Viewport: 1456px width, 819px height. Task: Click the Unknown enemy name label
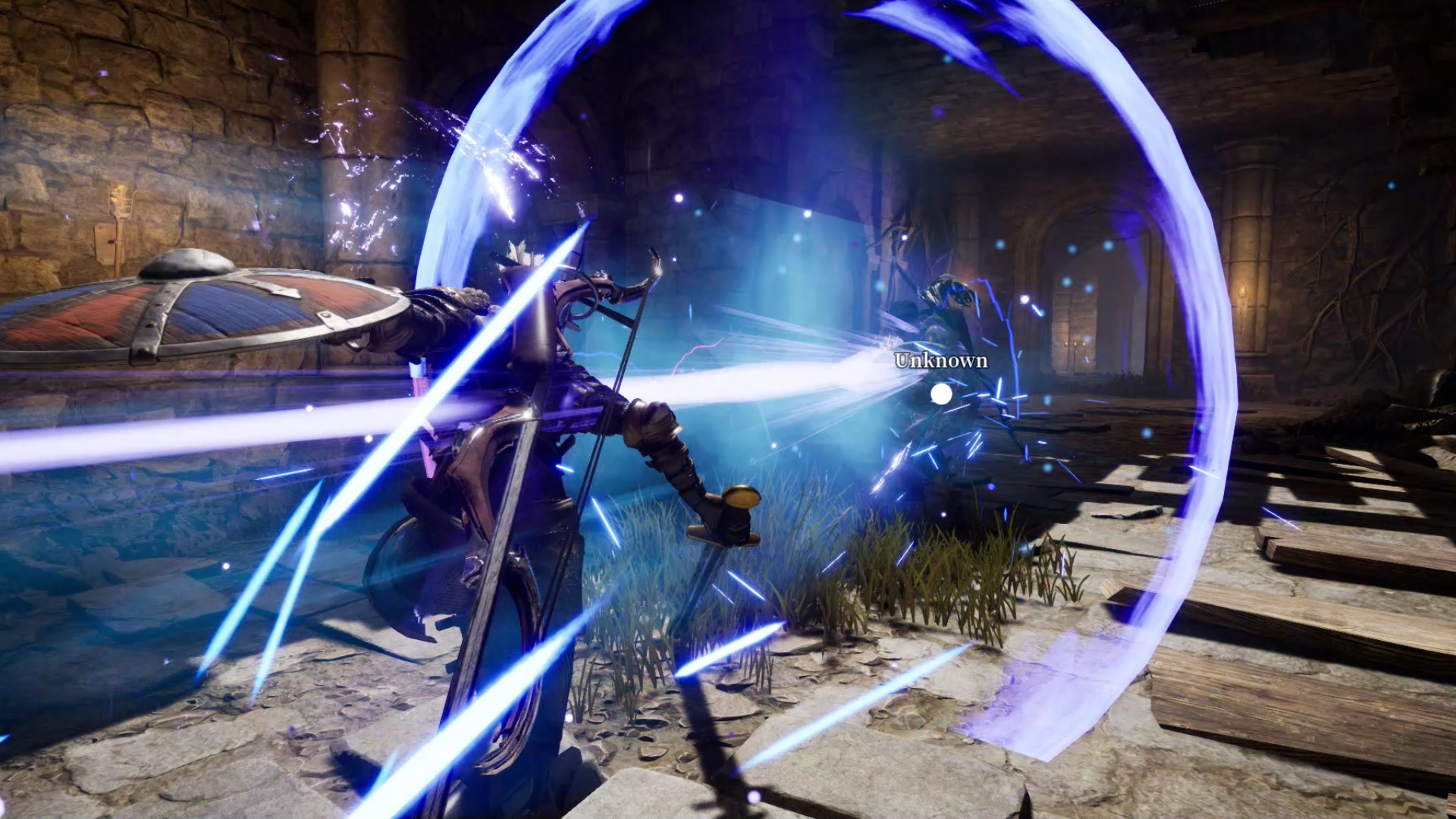(940, 362)
